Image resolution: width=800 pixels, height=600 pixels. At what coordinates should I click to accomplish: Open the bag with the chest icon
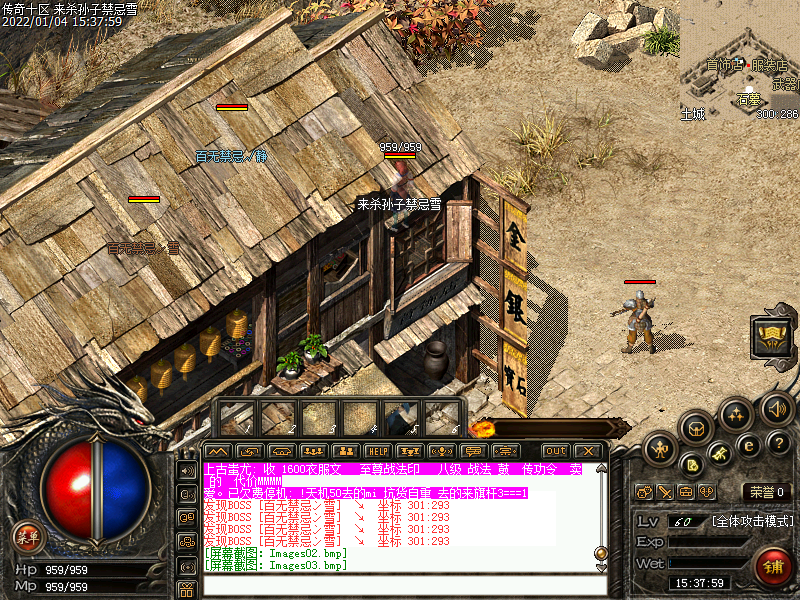coord(696,427)
